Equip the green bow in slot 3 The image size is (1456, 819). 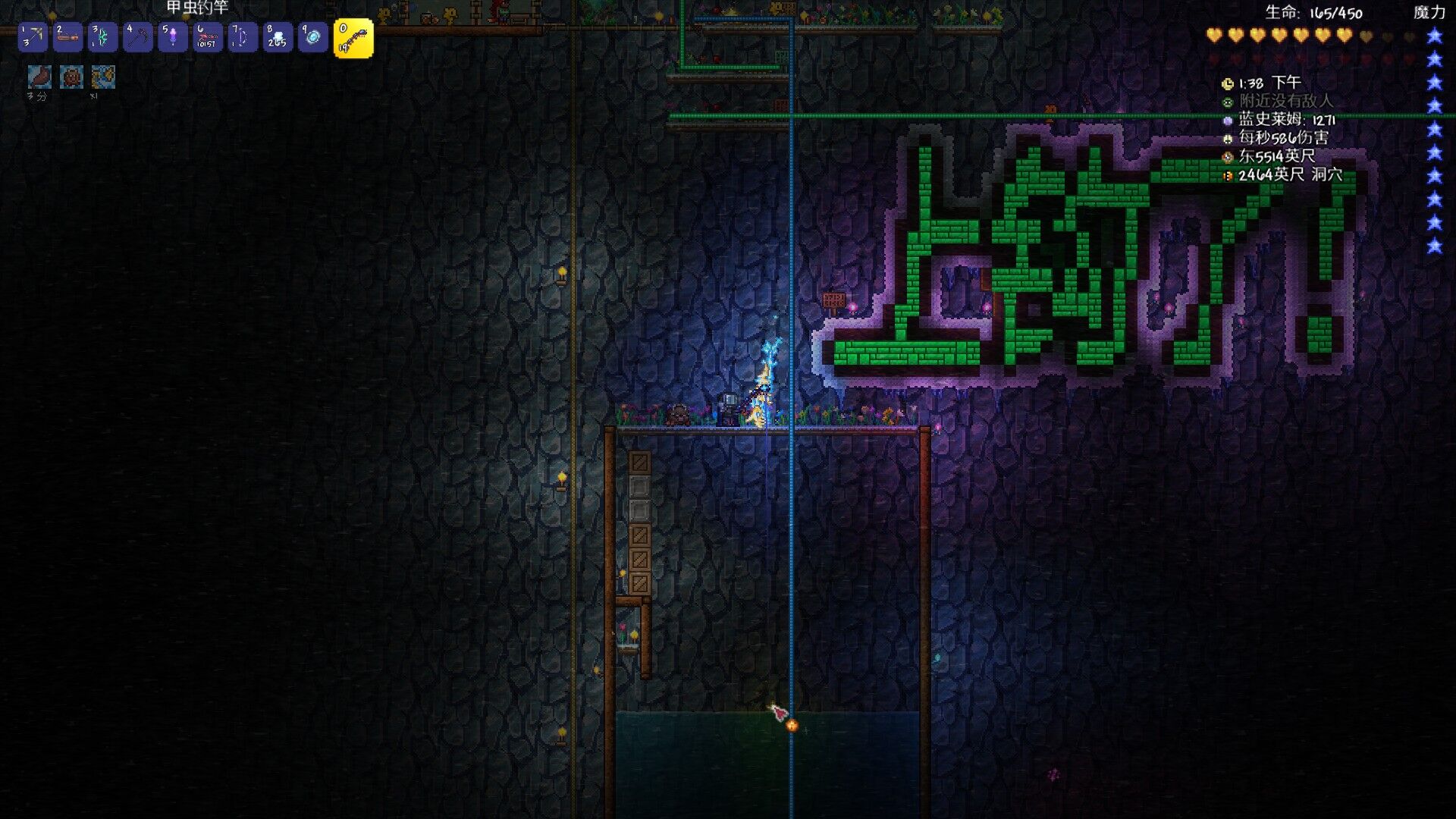coord(103,37)
